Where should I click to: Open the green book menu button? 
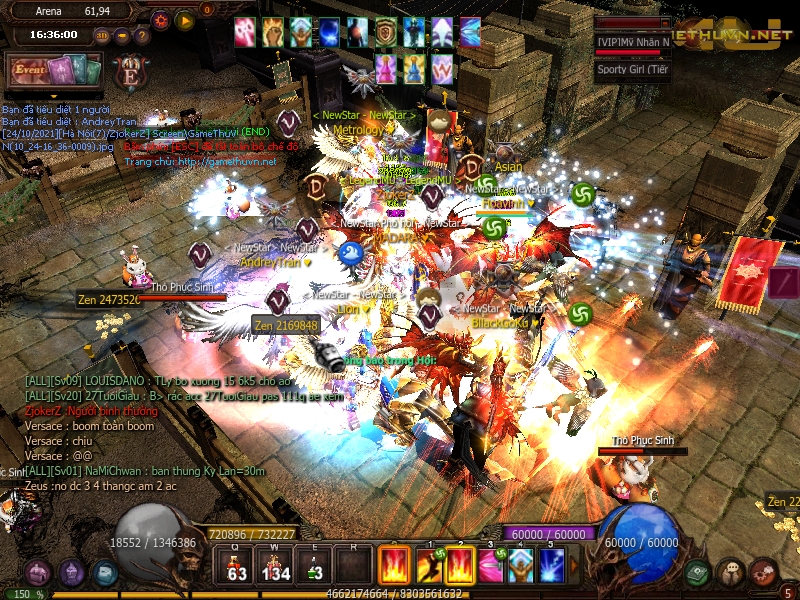[x=697, y=571]
